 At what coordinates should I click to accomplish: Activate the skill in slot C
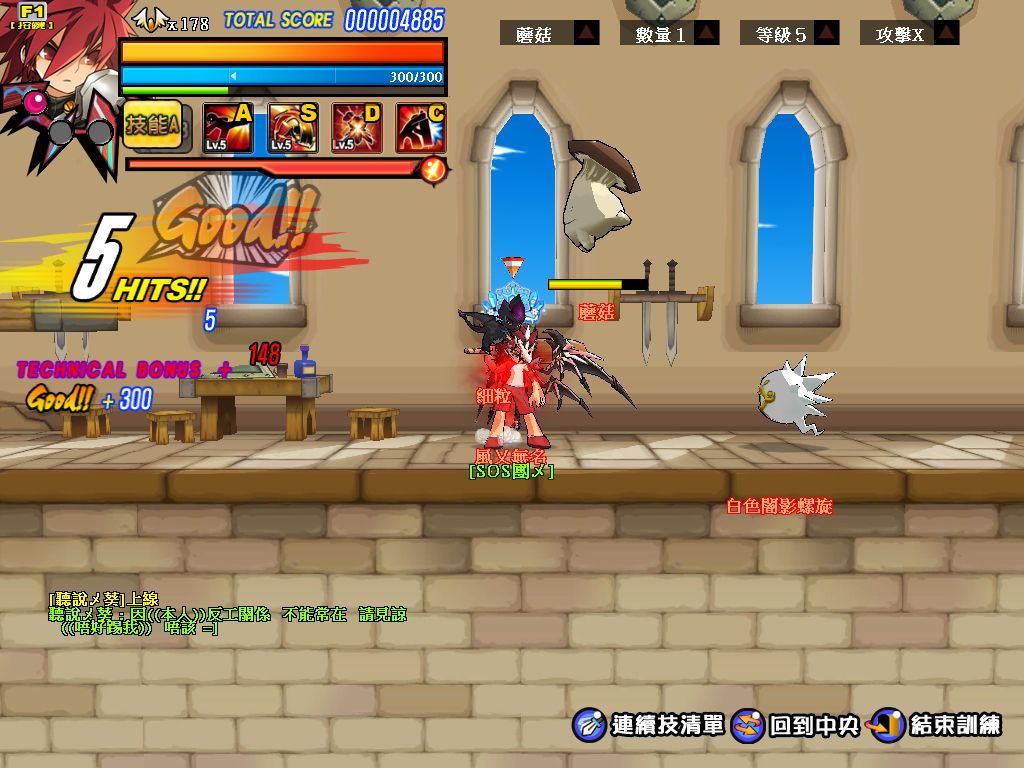421,128
